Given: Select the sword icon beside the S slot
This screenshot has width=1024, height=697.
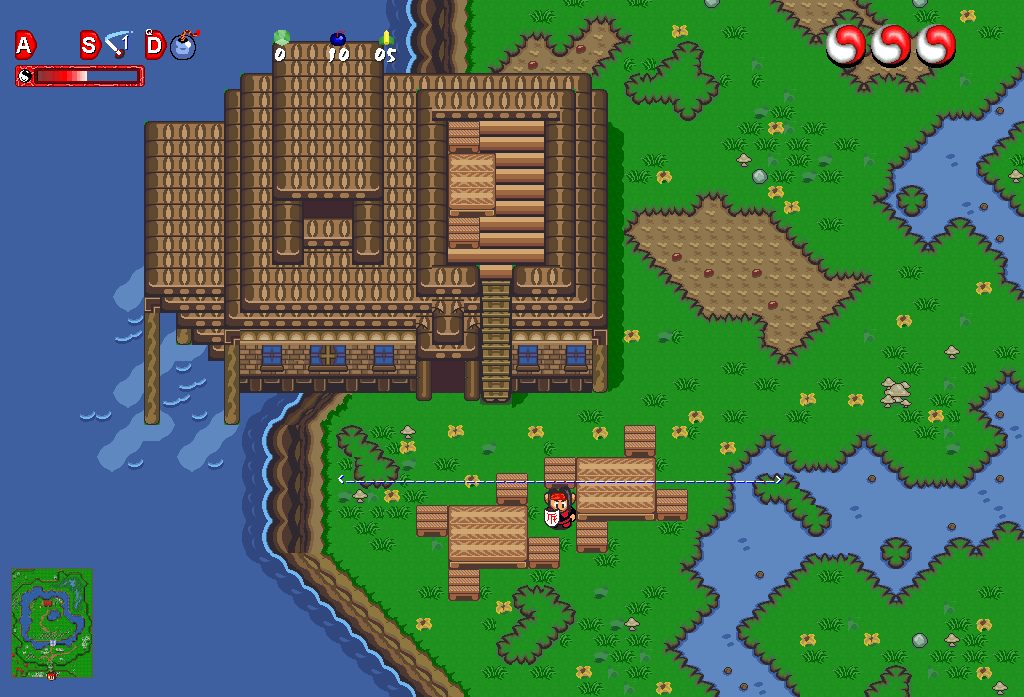Looking at the screenshot, I should [x=118, y=44].
